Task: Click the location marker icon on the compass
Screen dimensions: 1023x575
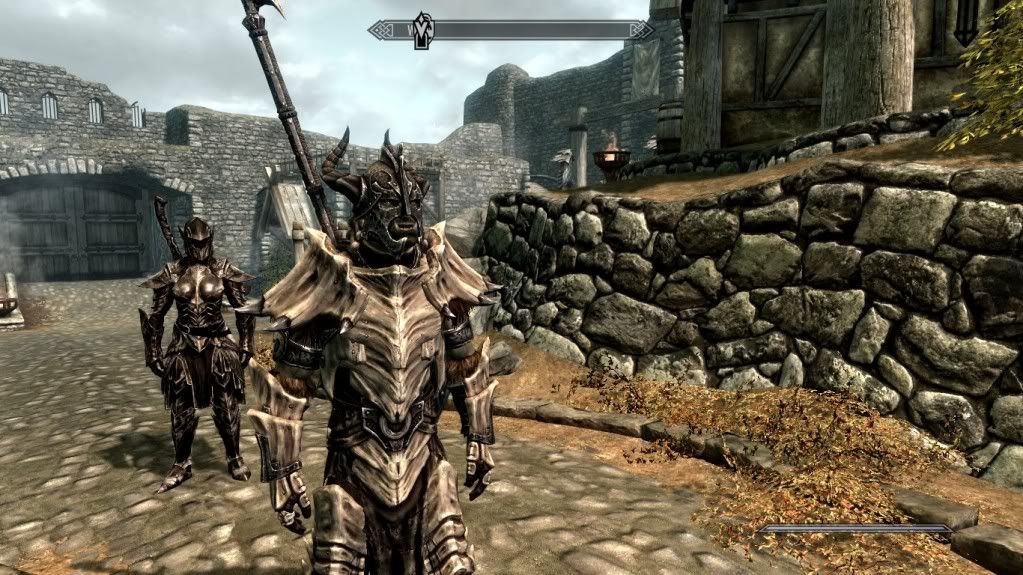Action: pyautogui.click(x=422, y=29)
